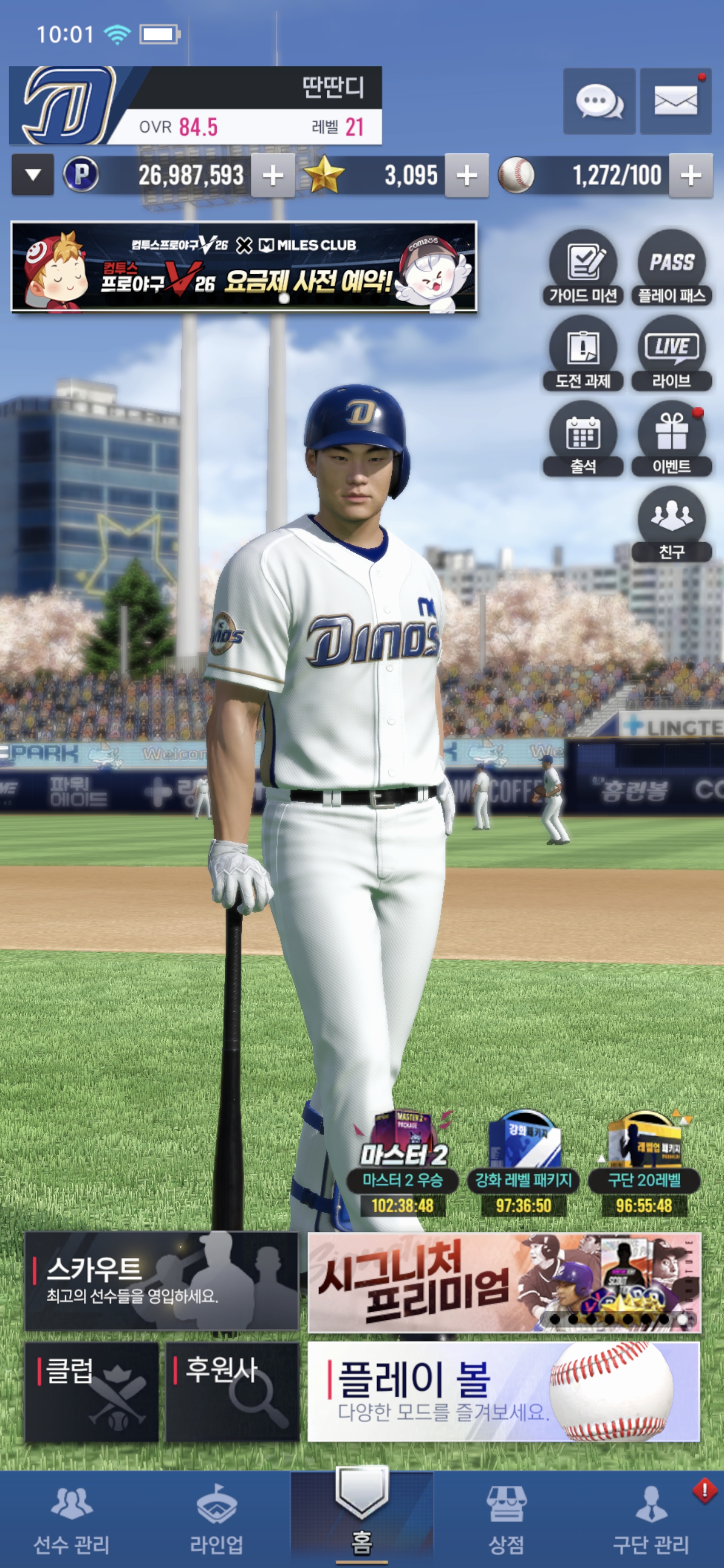Switch to the 상점 shop tab
The width and height of the screenshot is (724, 1568).
(x=506, y=1519)
